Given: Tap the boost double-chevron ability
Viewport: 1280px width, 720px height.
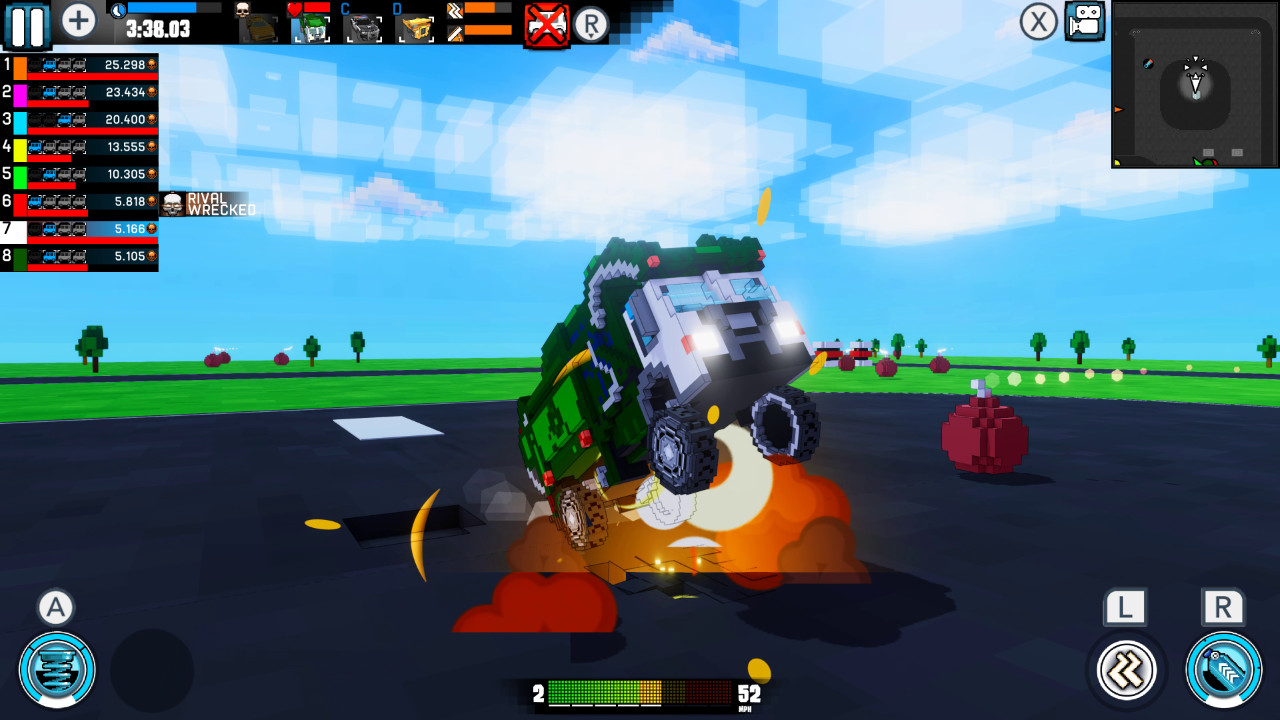Looking at the screenshot, I should click(x=1125, y=670).
